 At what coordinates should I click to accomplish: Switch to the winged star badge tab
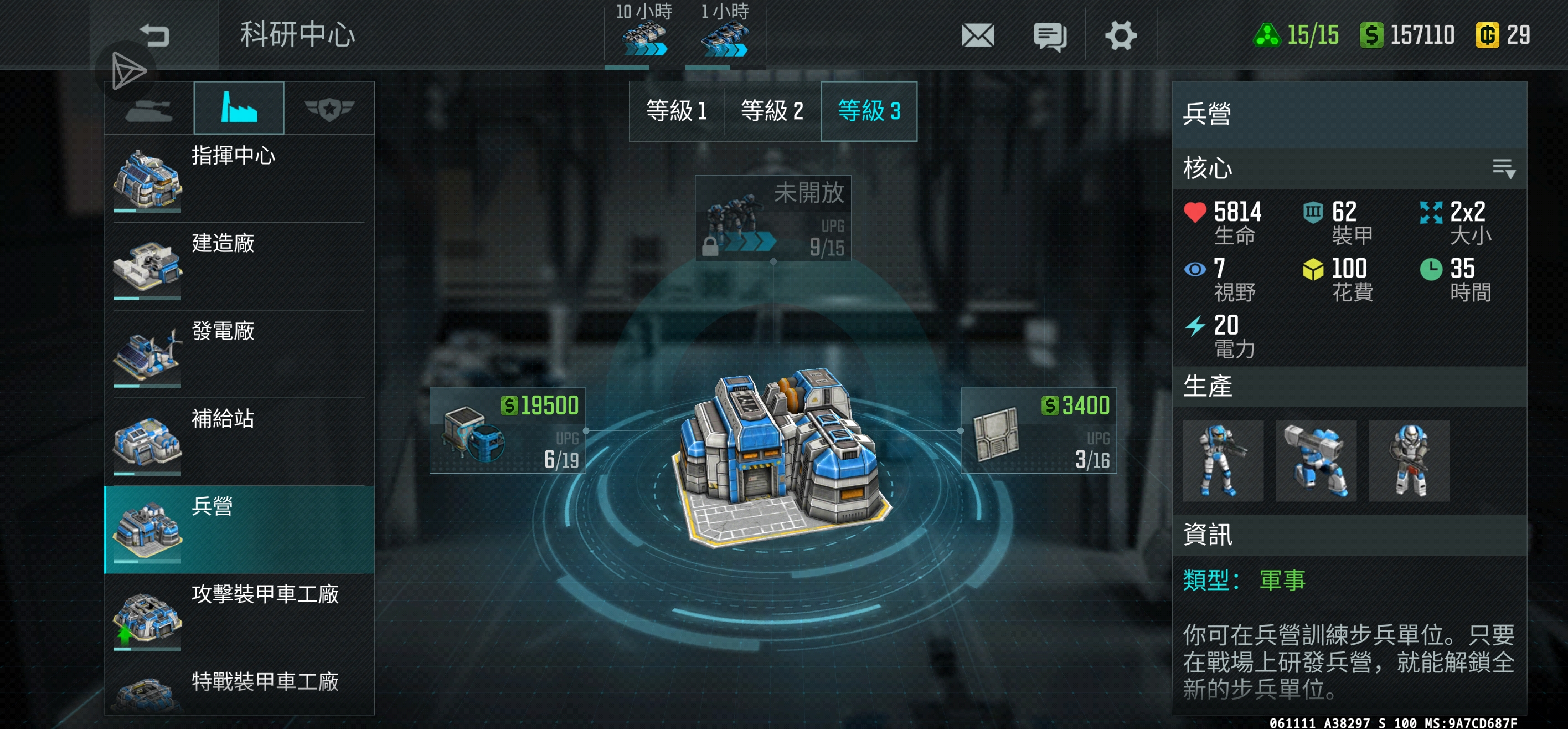point(329,109)
